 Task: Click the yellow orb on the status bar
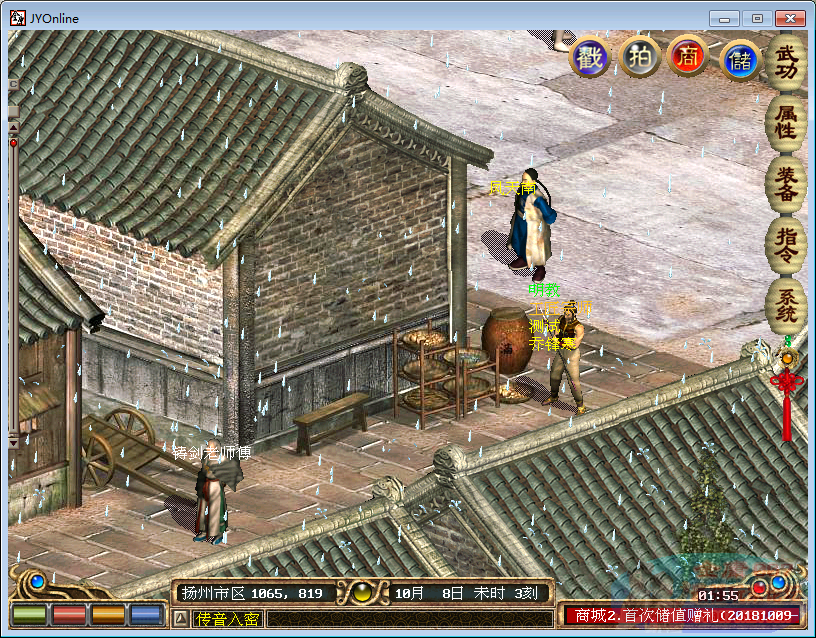pos(363,593)
